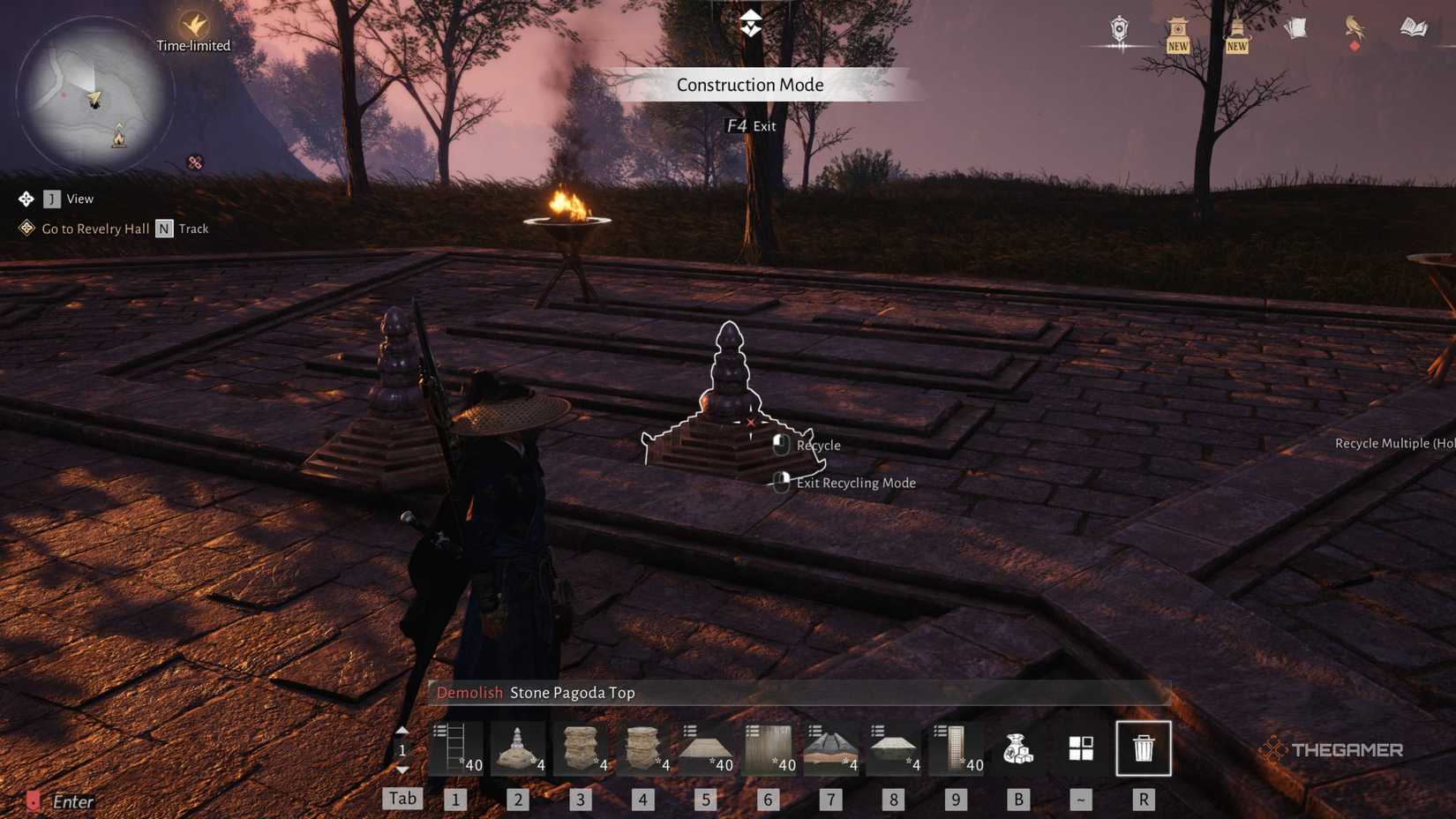Viewport: 1456px width, 819px height.
Task: Toggle Demolish mode with the trash icon
Action: [x=1144, y=748]
